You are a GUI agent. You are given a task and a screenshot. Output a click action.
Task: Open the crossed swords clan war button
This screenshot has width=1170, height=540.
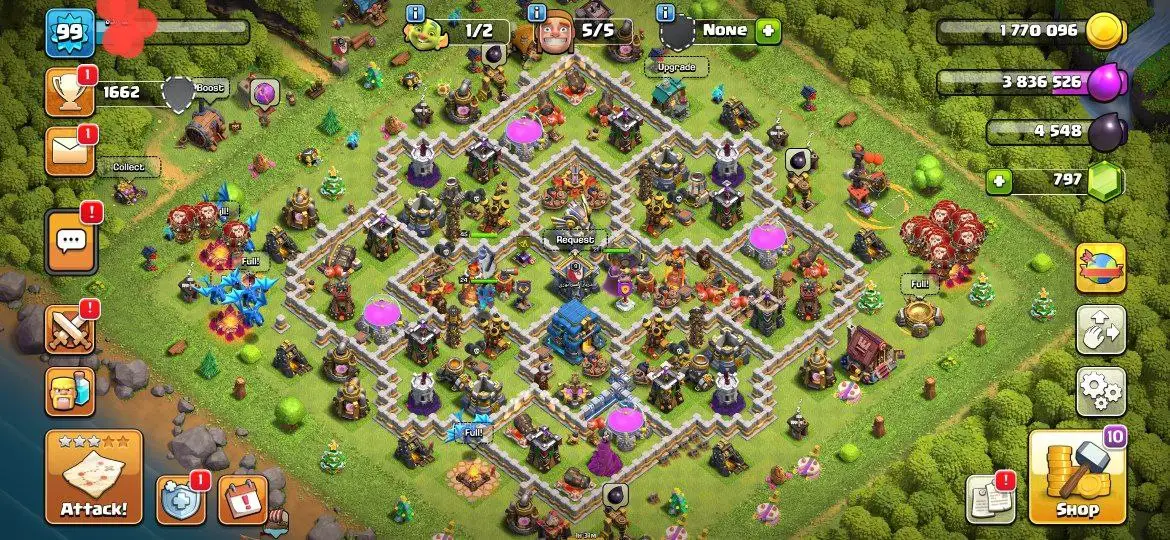[x=69, y=329]
